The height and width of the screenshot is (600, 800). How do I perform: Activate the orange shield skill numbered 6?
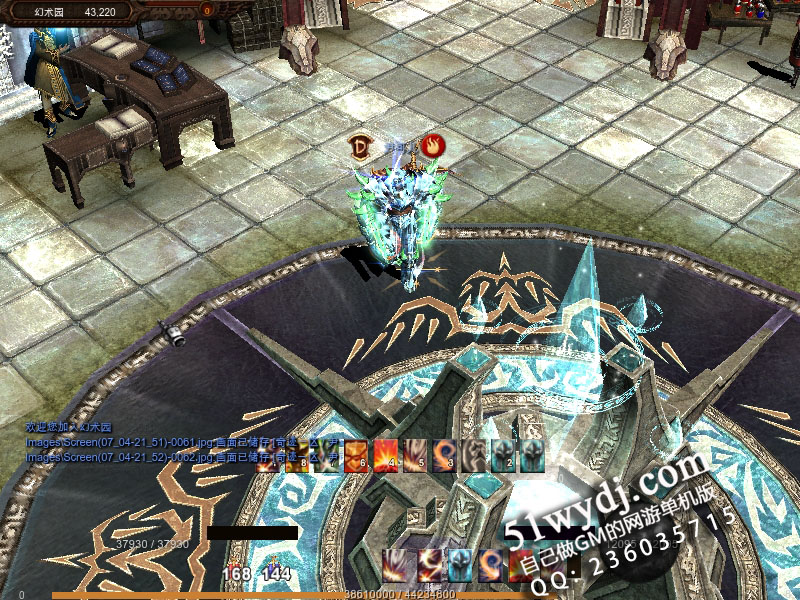356,455
